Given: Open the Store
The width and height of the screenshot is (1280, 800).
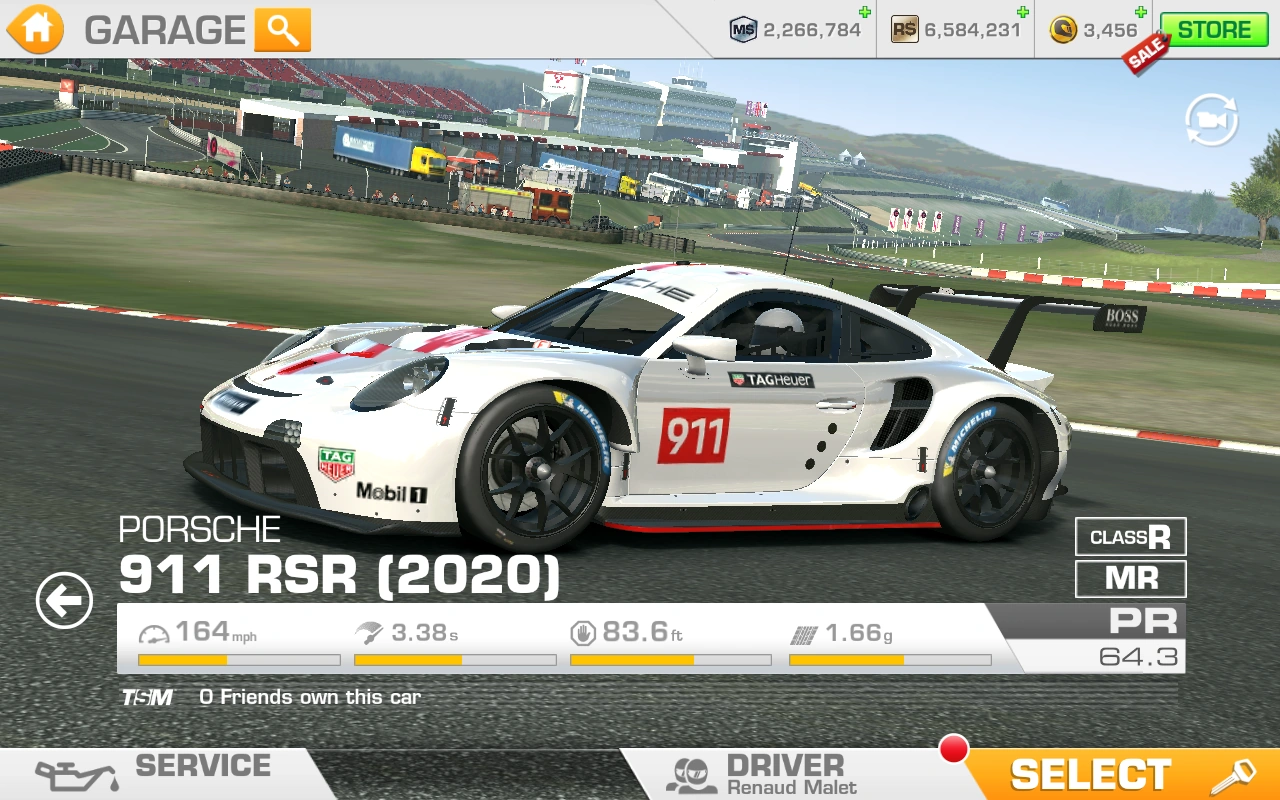Looking at the screenshot, I should click(x=1212, y=30).
